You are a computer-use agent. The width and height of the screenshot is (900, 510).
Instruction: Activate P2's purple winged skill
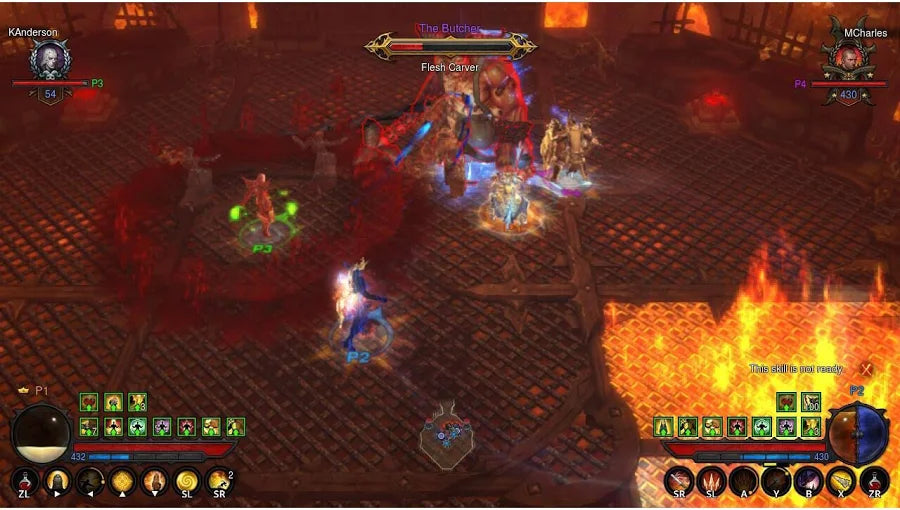coord(809,481)
